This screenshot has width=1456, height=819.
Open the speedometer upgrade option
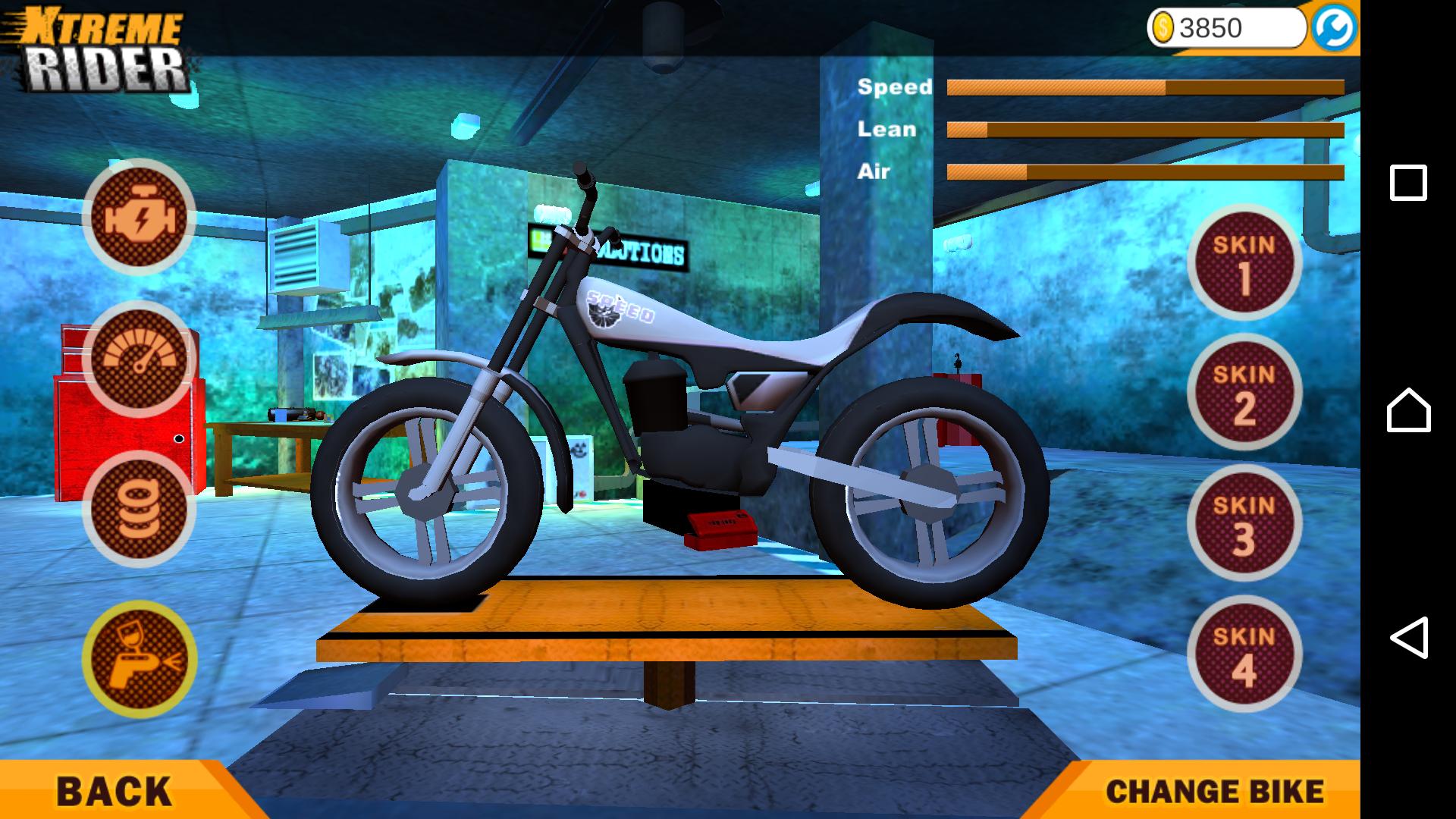140,359
